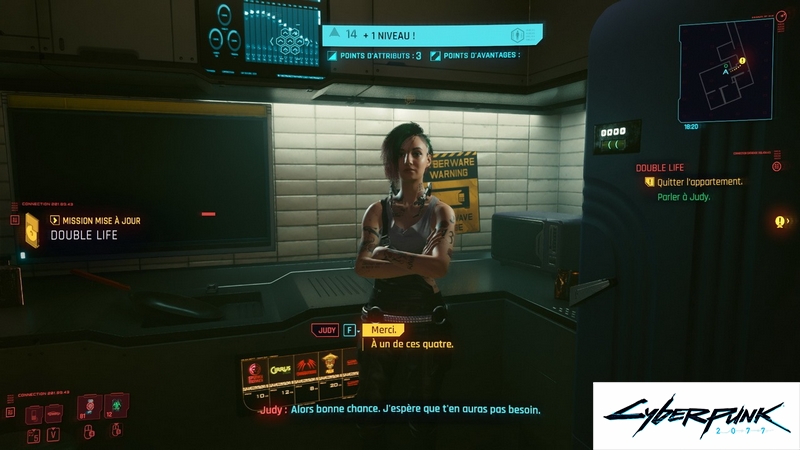This screenshot has width=800, height=450.
Task: Select the "Parler à Judy" optional objective
Action: 684,197
